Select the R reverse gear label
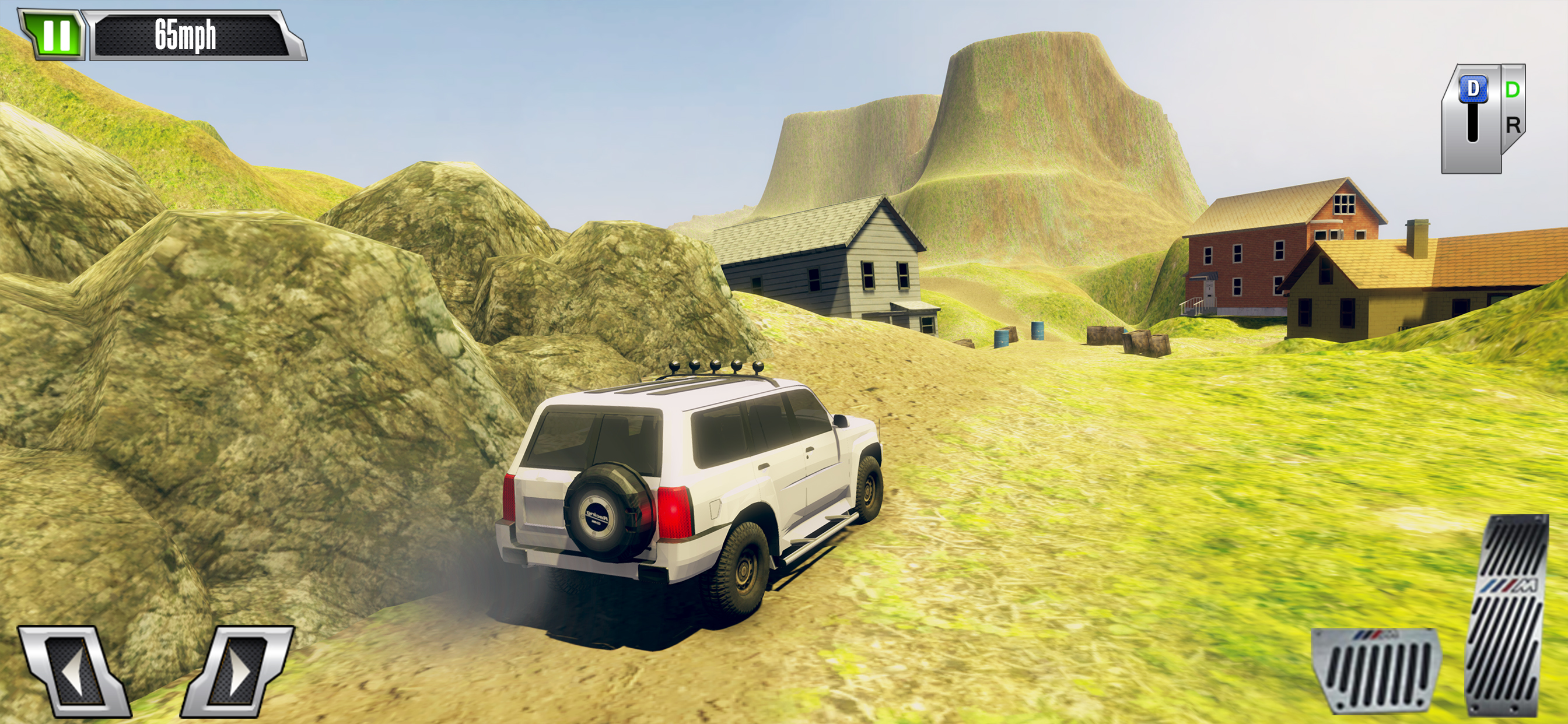 pos(1513,125)
